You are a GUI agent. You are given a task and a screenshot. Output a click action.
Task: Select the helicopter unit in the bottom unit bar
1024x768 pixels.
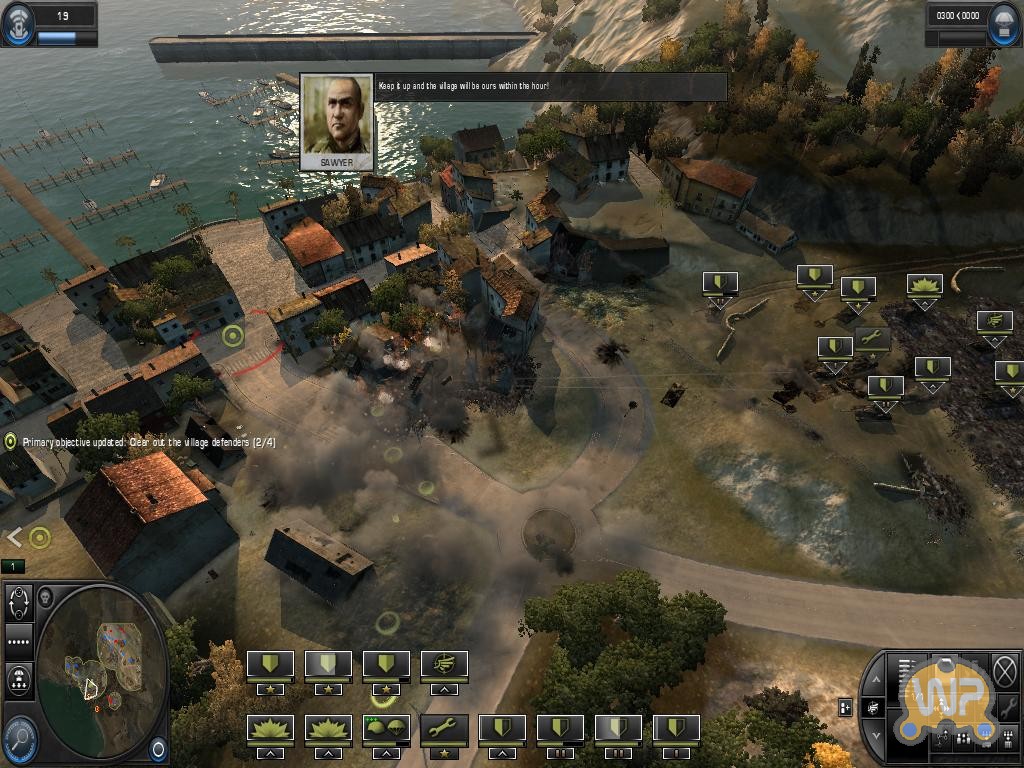(x=444, y=664)
